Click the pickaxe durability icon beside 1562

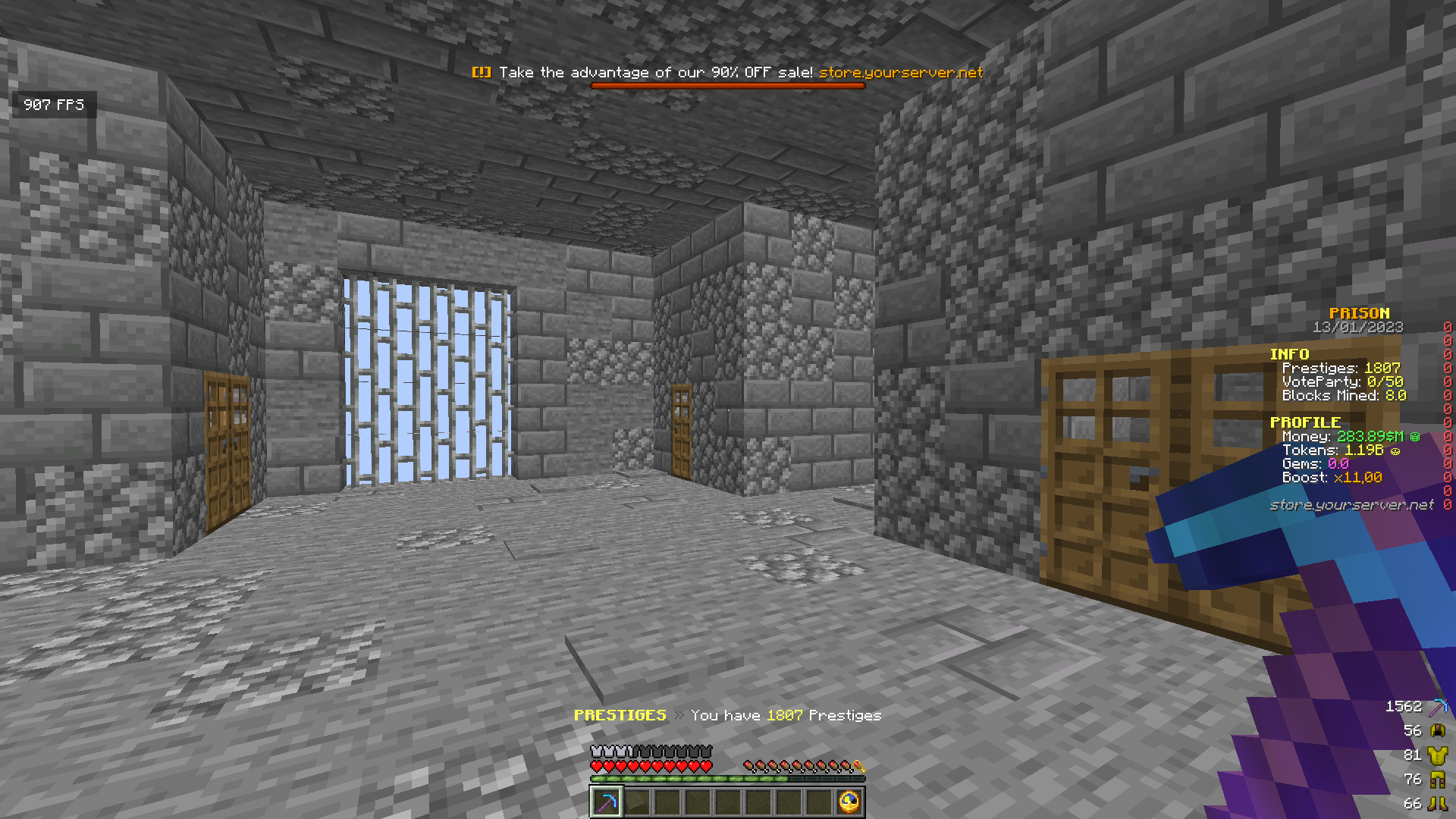click(x=1440, y=706)
